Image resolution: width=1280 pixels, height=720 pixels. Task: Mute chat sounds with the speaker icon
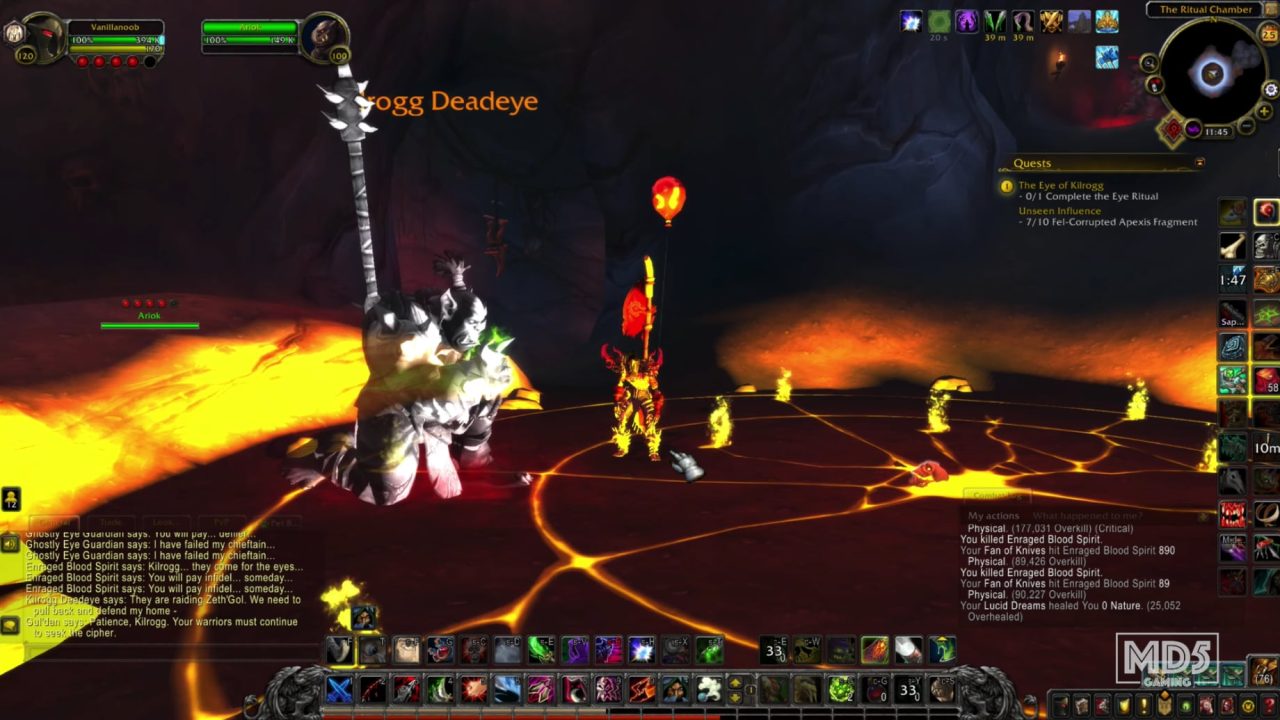(9, 545)
